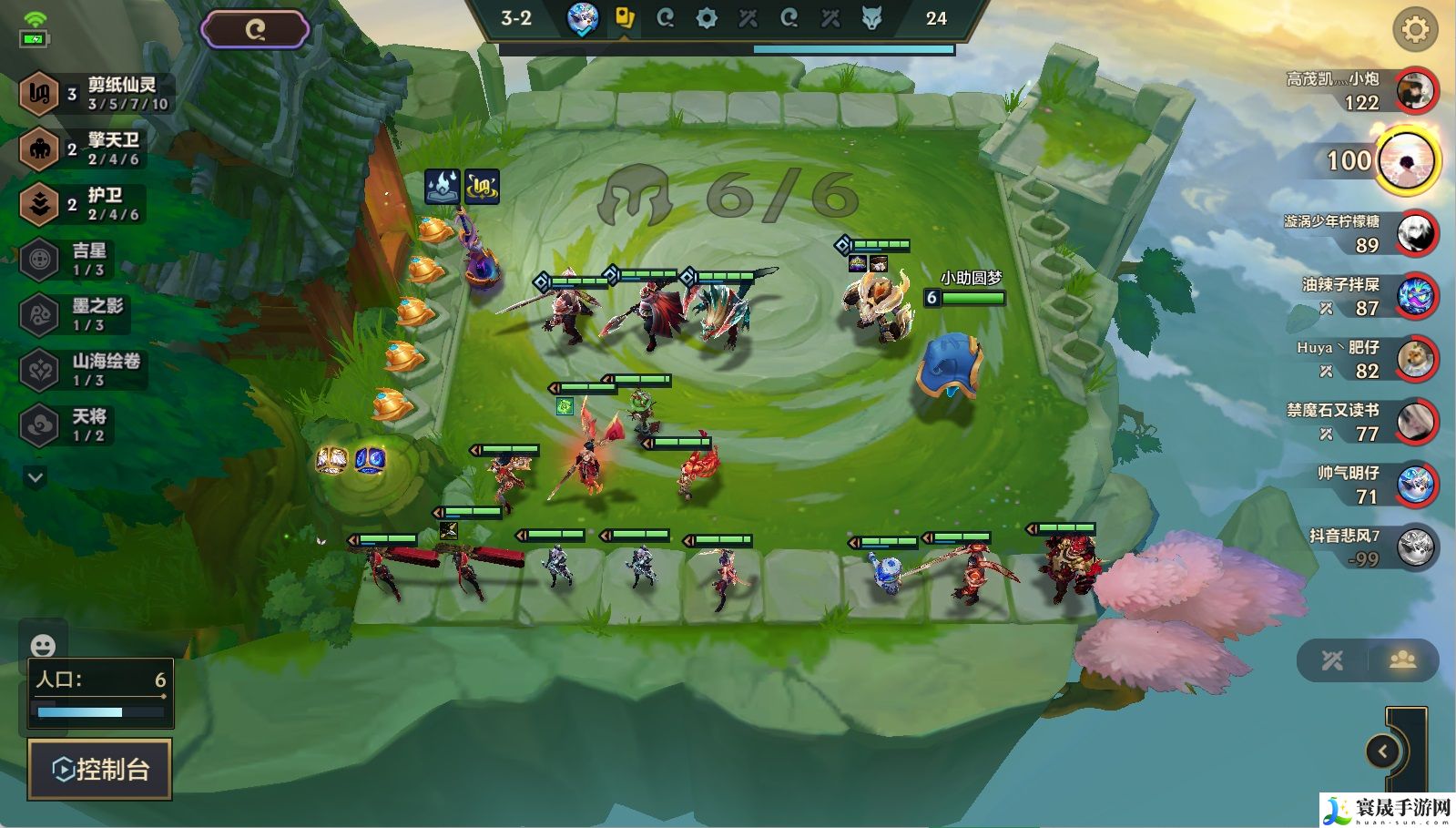Click the purple swirl button at top left
This screenshot has height=828, width=1456.
[x=255, y=30]
